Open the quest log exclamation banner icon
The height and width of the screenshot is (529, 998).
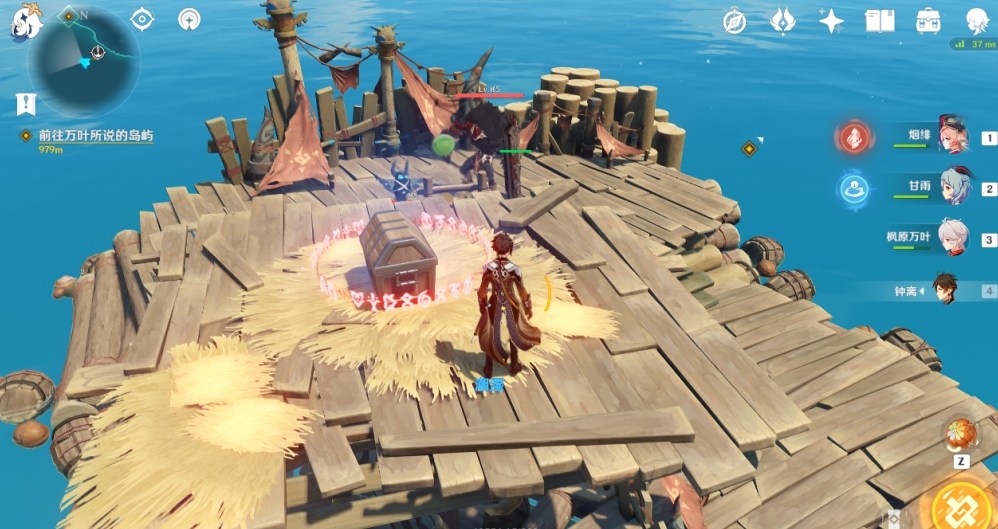(x=26, y=103)
